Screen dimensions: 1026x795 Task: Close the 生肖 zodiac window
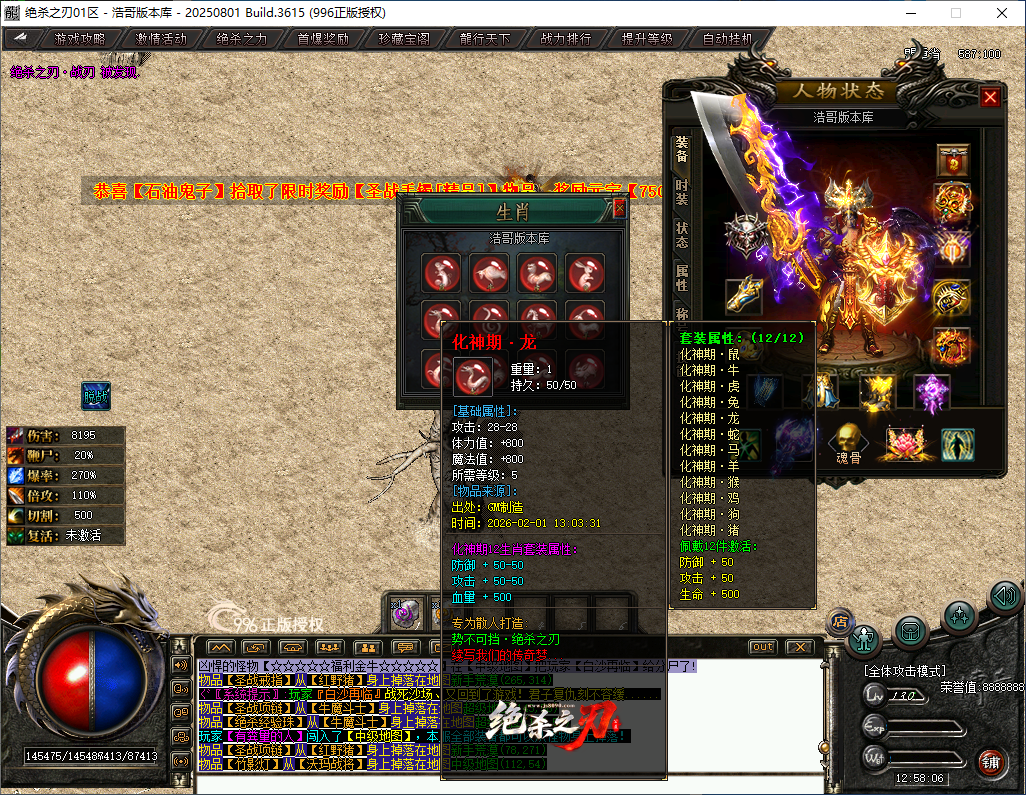pyautogui.click(x=619, y=207)
